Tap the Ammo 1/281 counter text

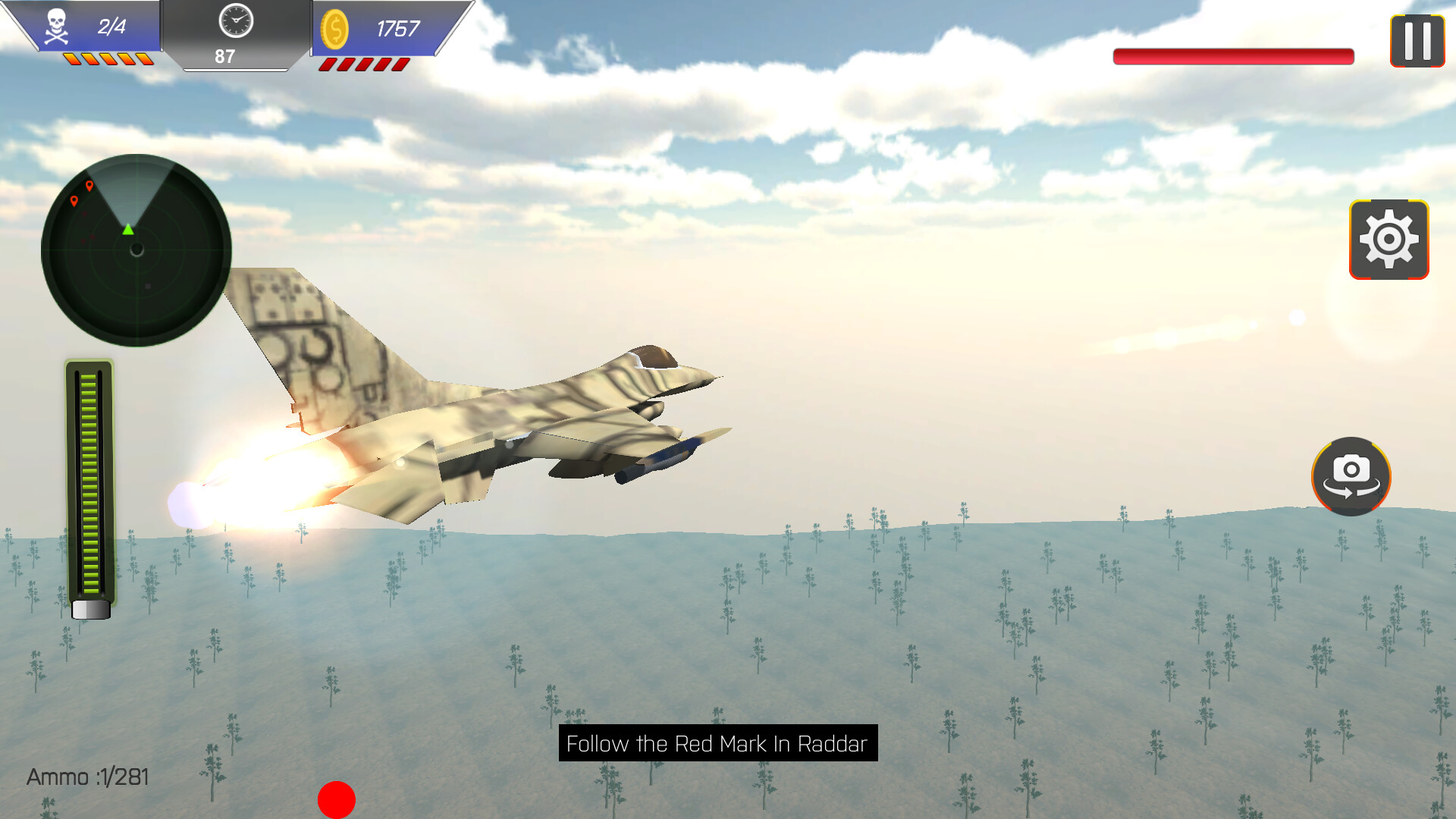point(87,777)
